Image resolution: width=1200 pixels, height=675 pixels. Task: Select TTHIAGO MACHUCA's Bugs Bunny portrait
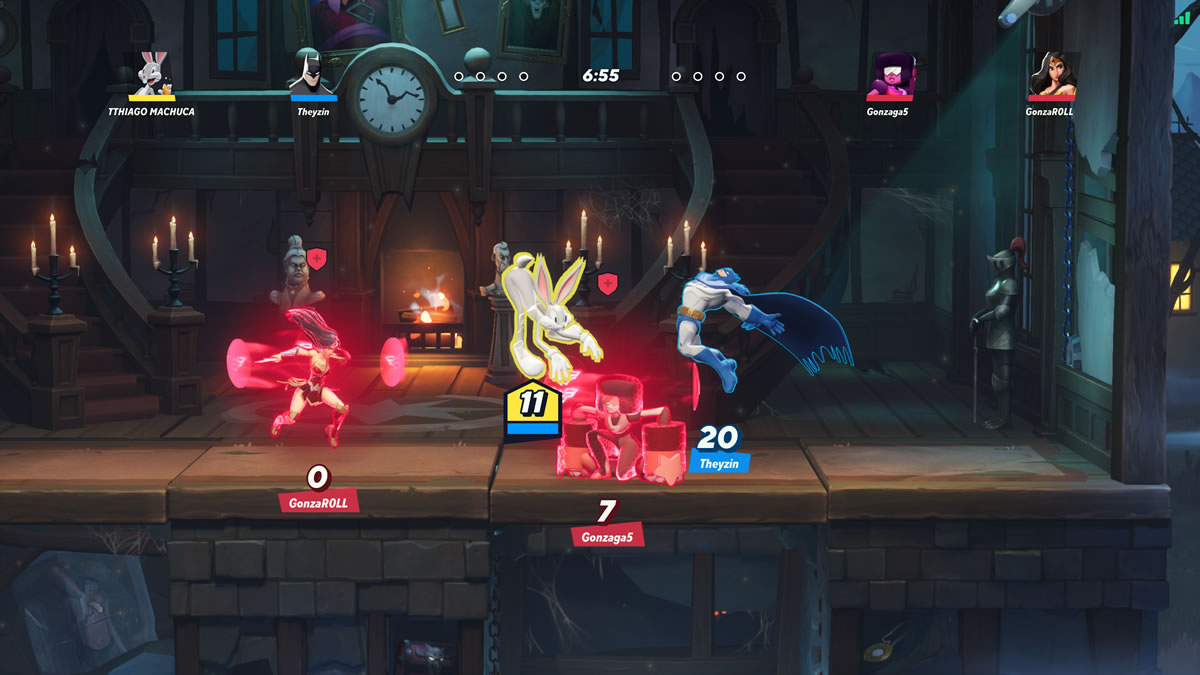(x=152, y=73)
